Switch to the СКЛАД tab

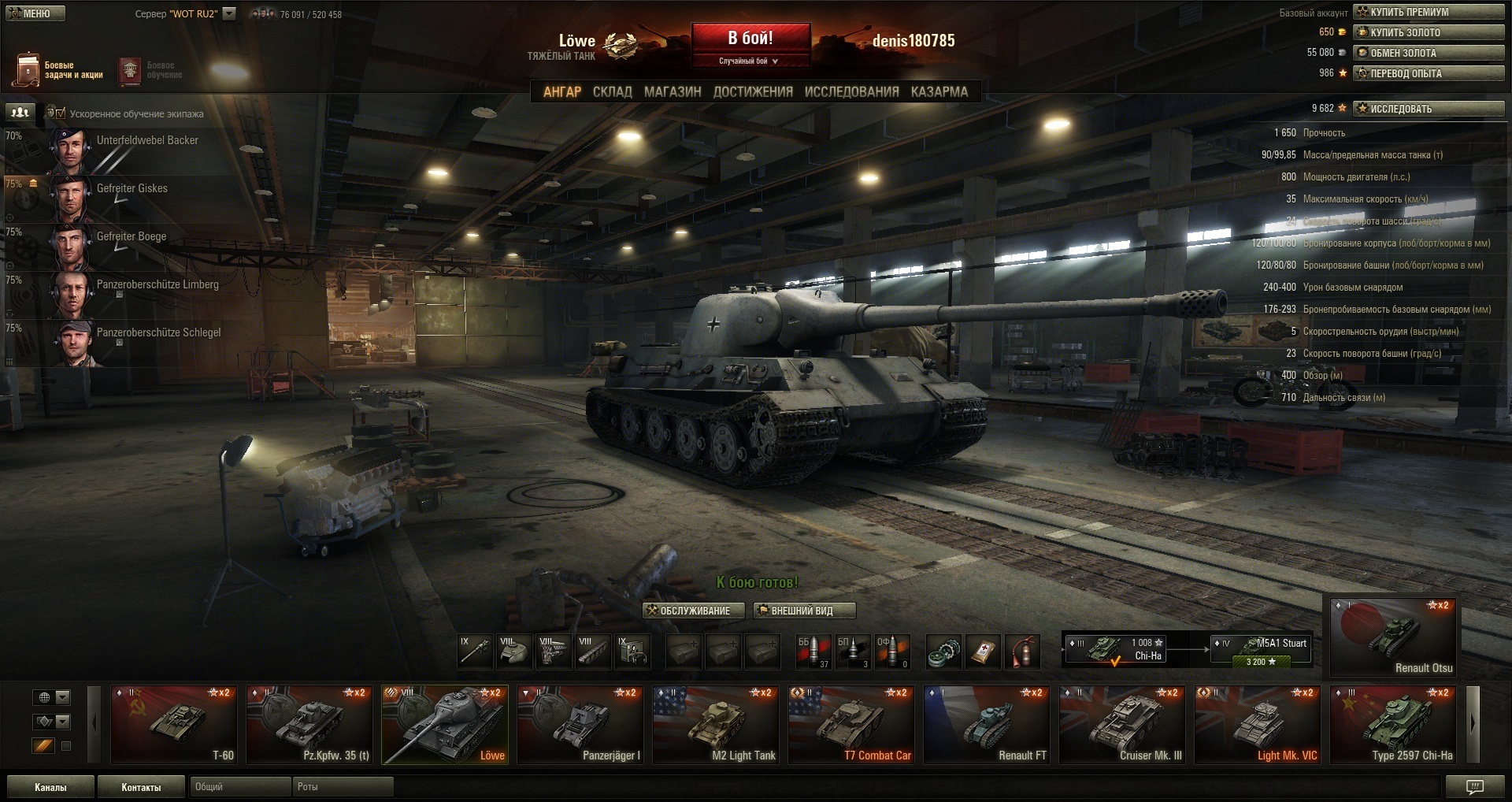coord(612,91)
